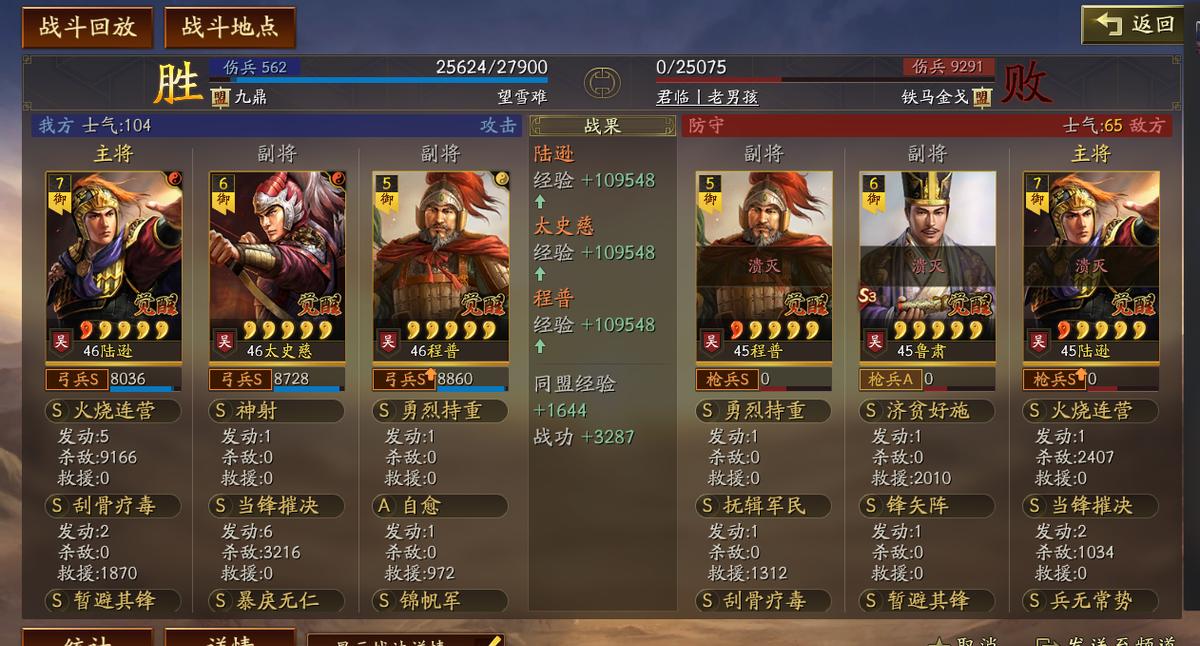View the 济贫好施 skill
The height and width of the screenshot is (646, 1200).
pyautogui.click(x=927, y=411)
